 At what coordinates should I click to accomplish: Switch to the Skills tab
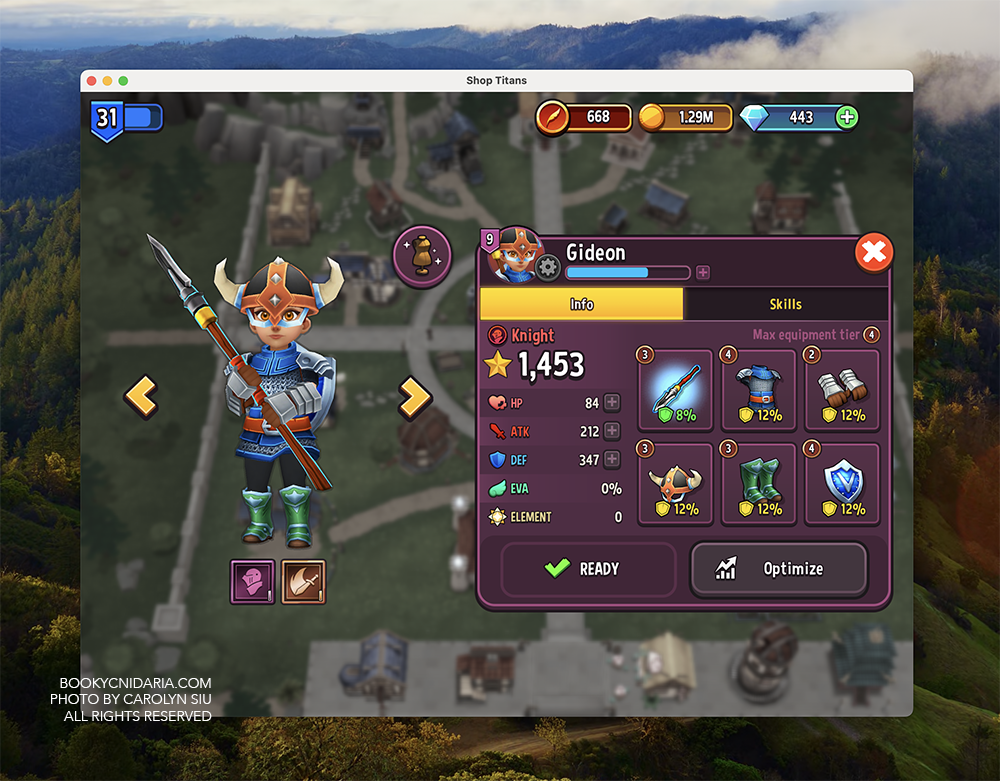coord(785,304)
